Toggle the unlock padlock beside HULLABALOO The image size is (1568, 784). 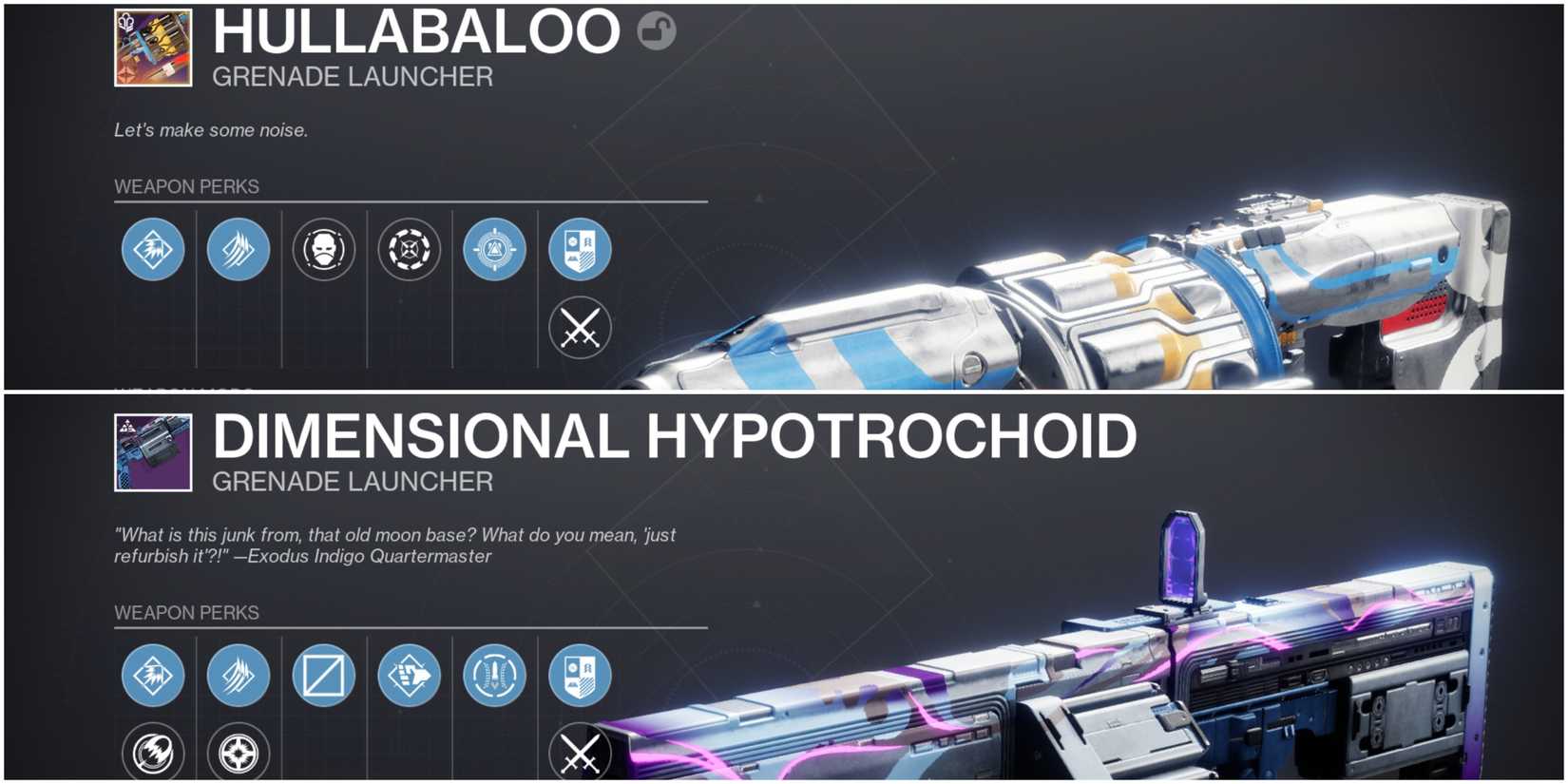click(x=657, y=31)
